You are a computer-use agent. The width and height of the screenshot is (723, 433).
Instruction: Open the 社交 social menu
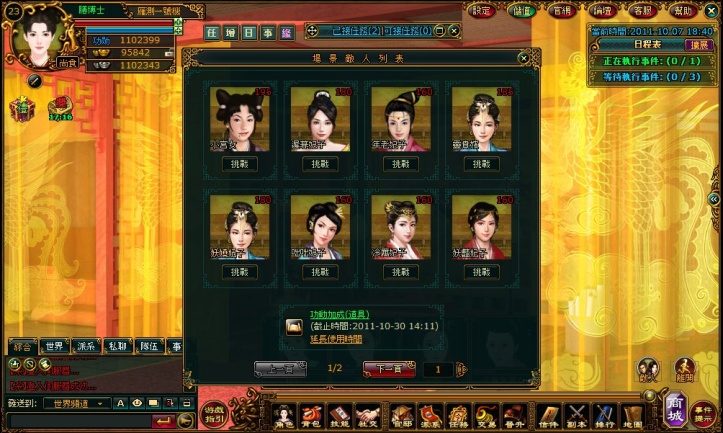369,415
